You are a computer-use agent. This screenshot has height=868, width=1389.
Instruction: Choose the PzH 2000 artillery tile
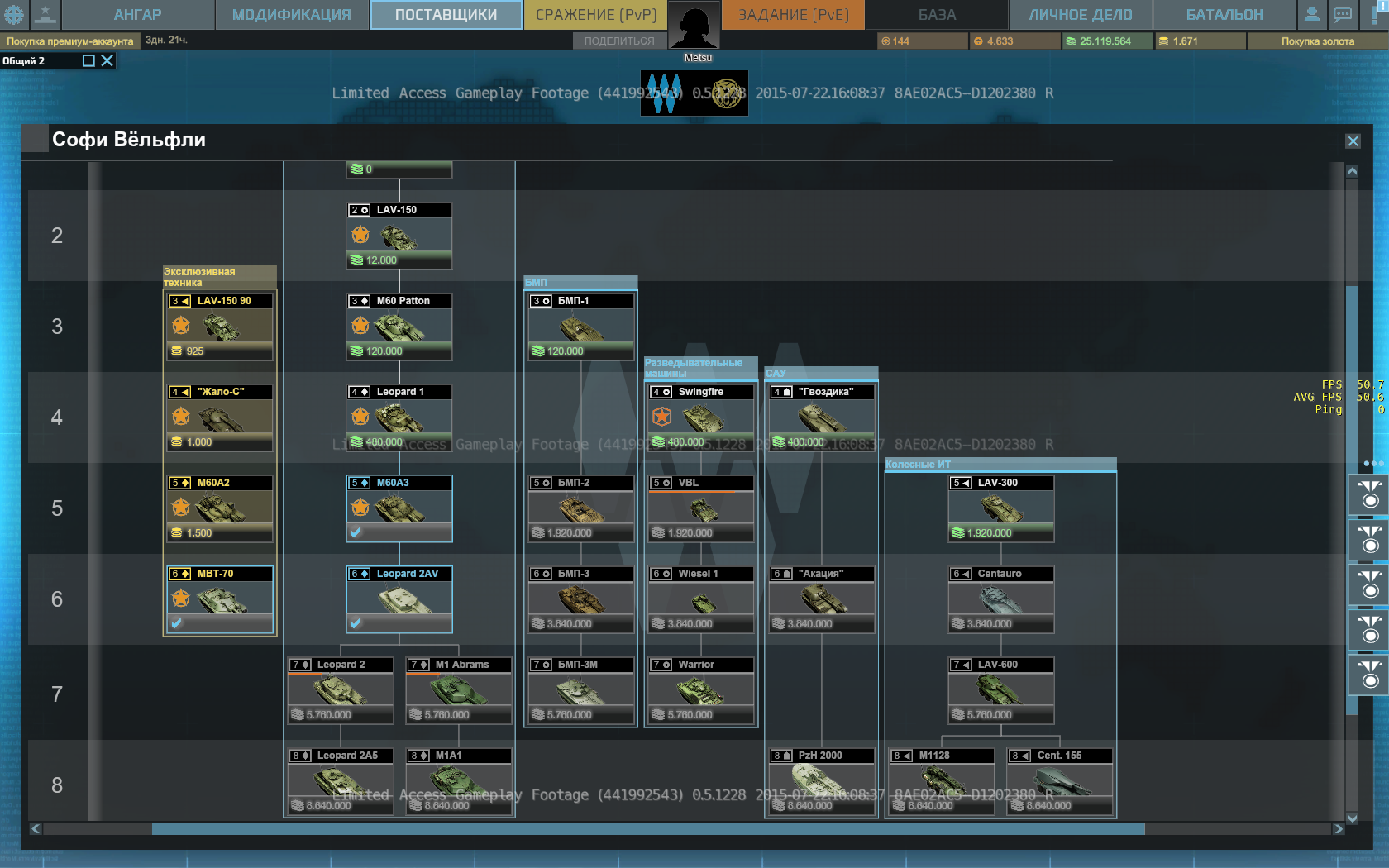pyautogui.click(x=821, y=781)
